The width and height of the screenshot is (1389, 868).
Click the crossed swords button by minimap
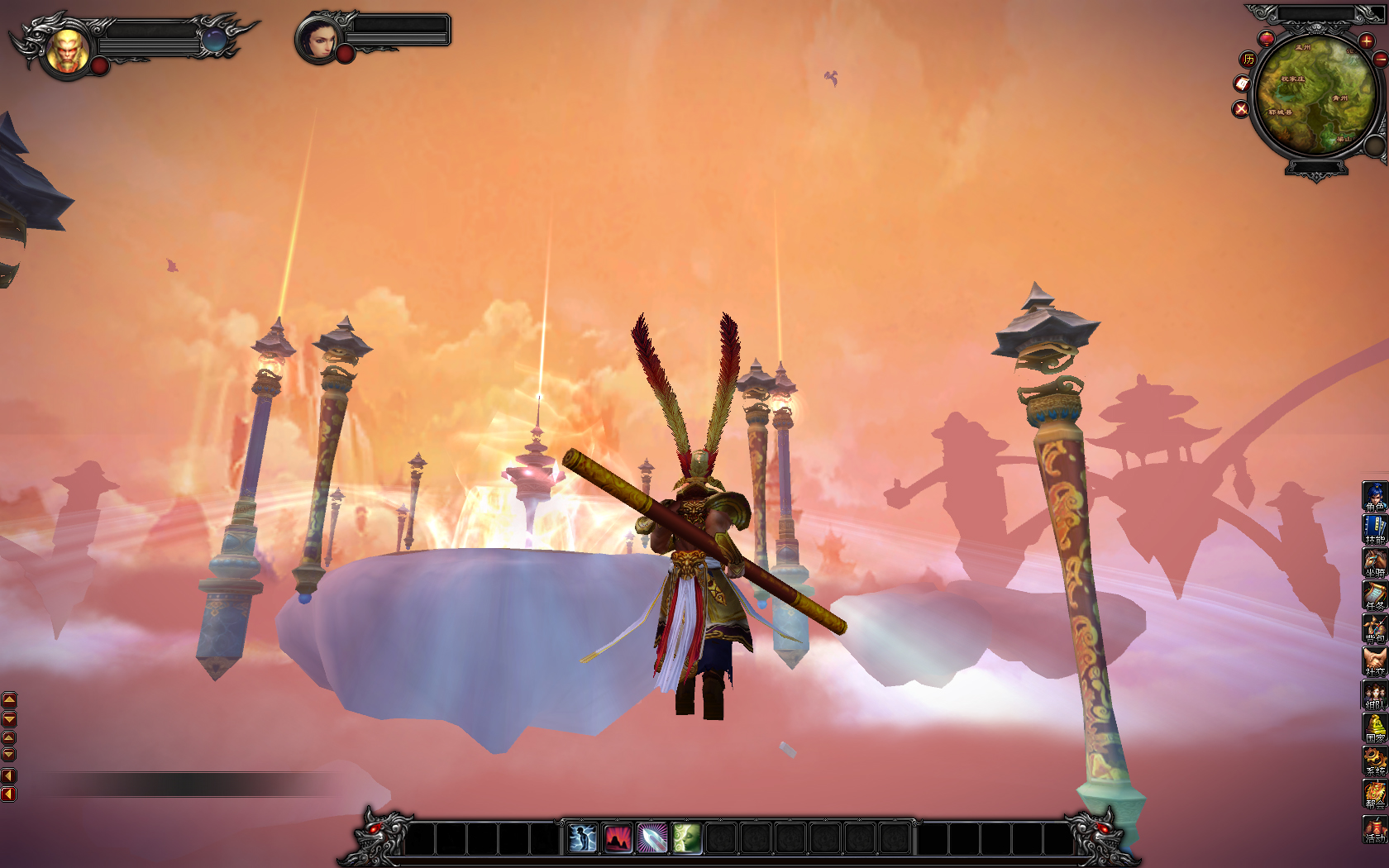[x=1240, y=109]
